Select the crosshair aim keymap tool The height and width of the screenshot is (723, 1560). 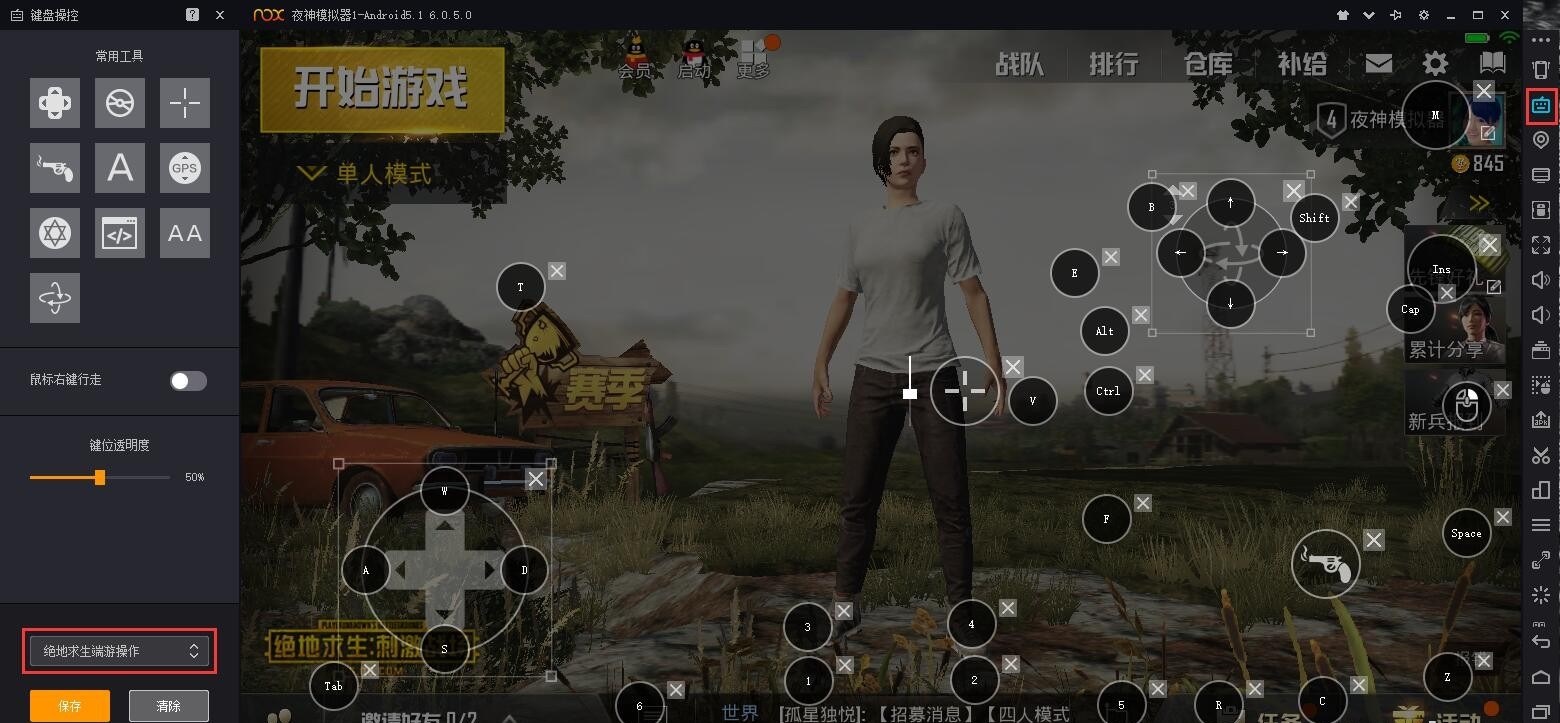[x=185, y=103]
